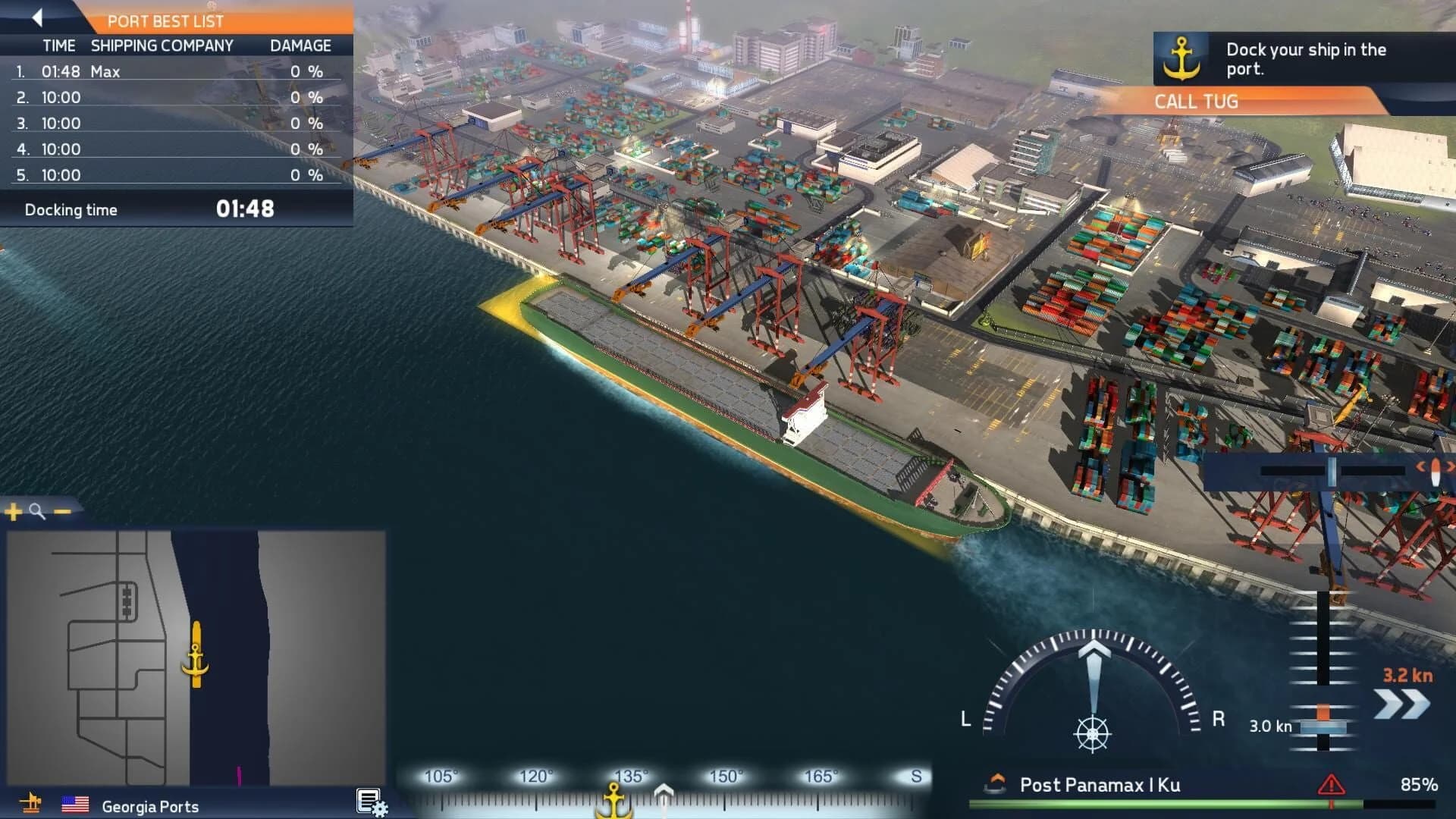Image resolution: width=1456 pixels, height=819 pixels.
Task: Click the back arrow above Port Best List
Action: 36,17
